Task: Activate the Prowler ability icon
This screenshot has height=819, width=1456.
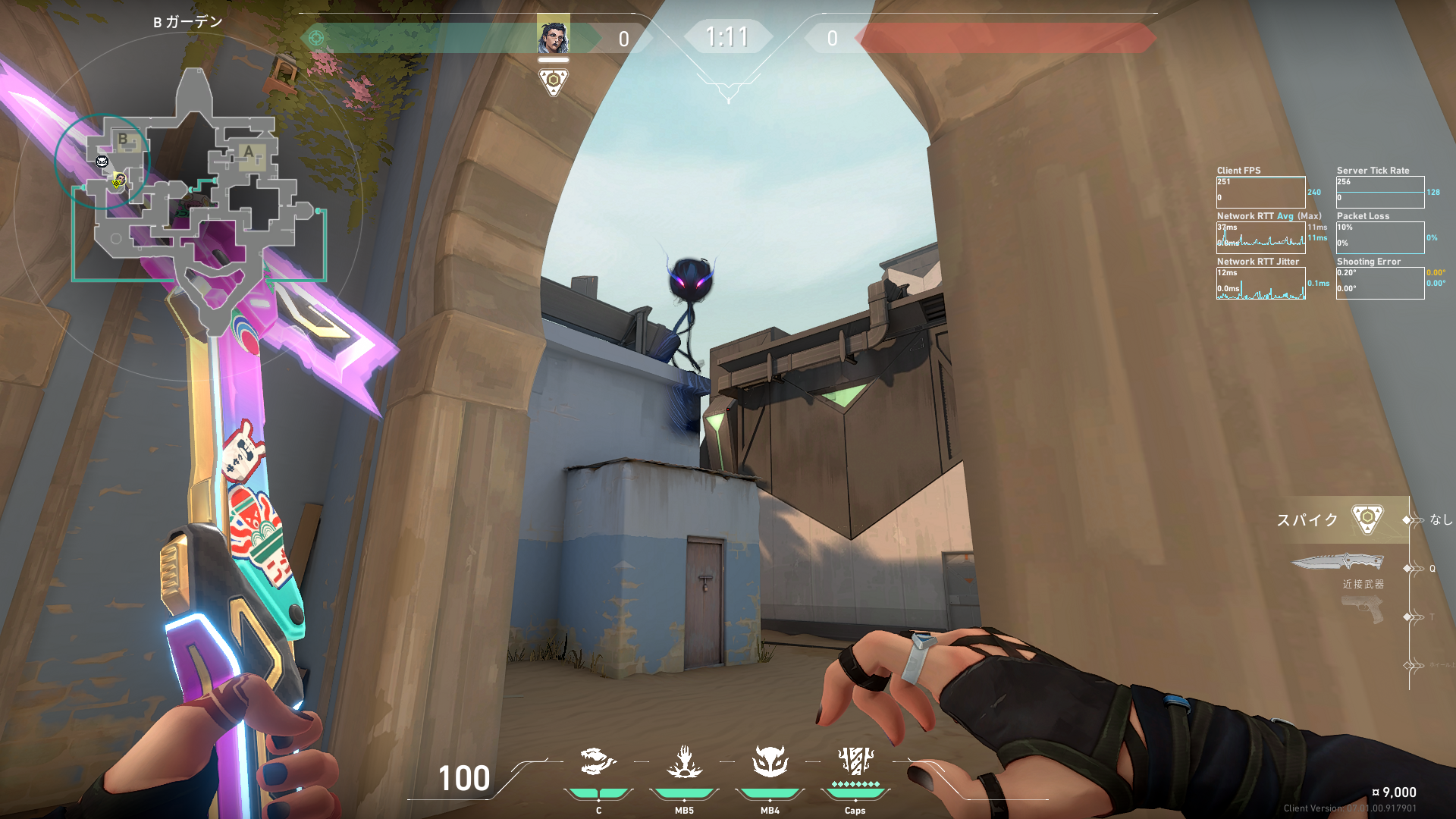Action: click(598, 762)
